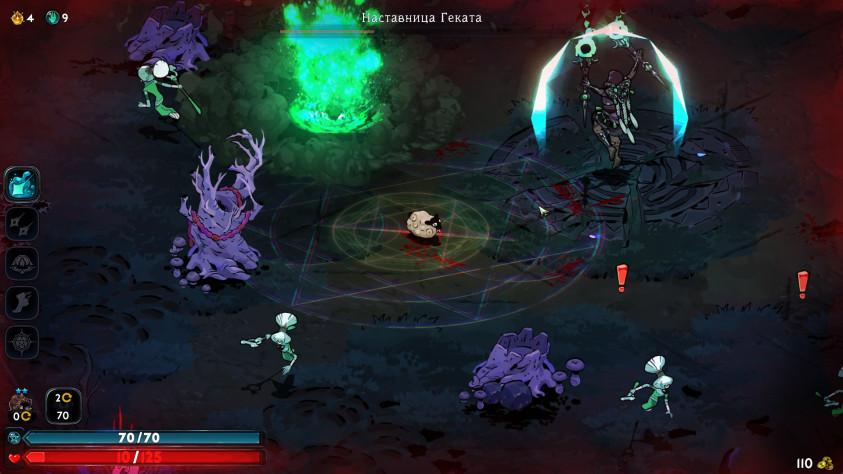Click the two-star keepsake icon
This screenshot has width=843, height=474.
(20, 405)
